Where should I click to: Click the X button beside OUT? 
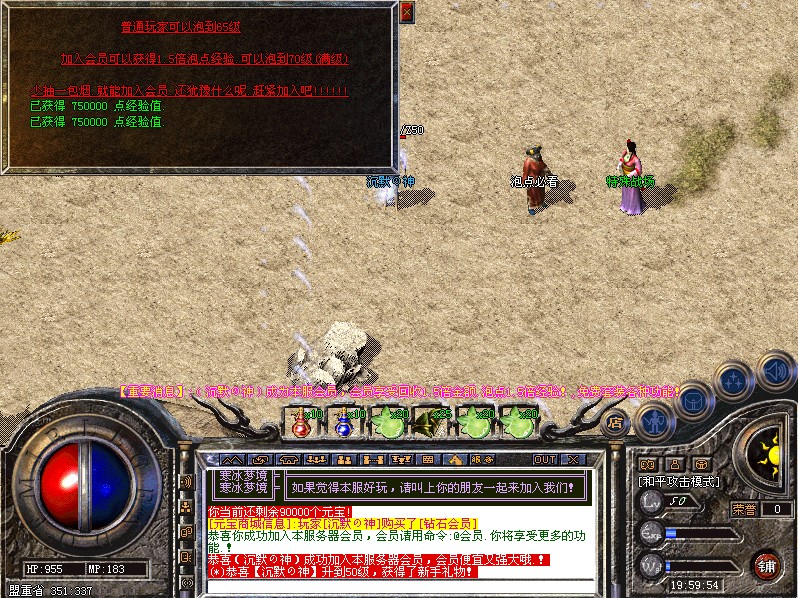[x=573, y=459]
